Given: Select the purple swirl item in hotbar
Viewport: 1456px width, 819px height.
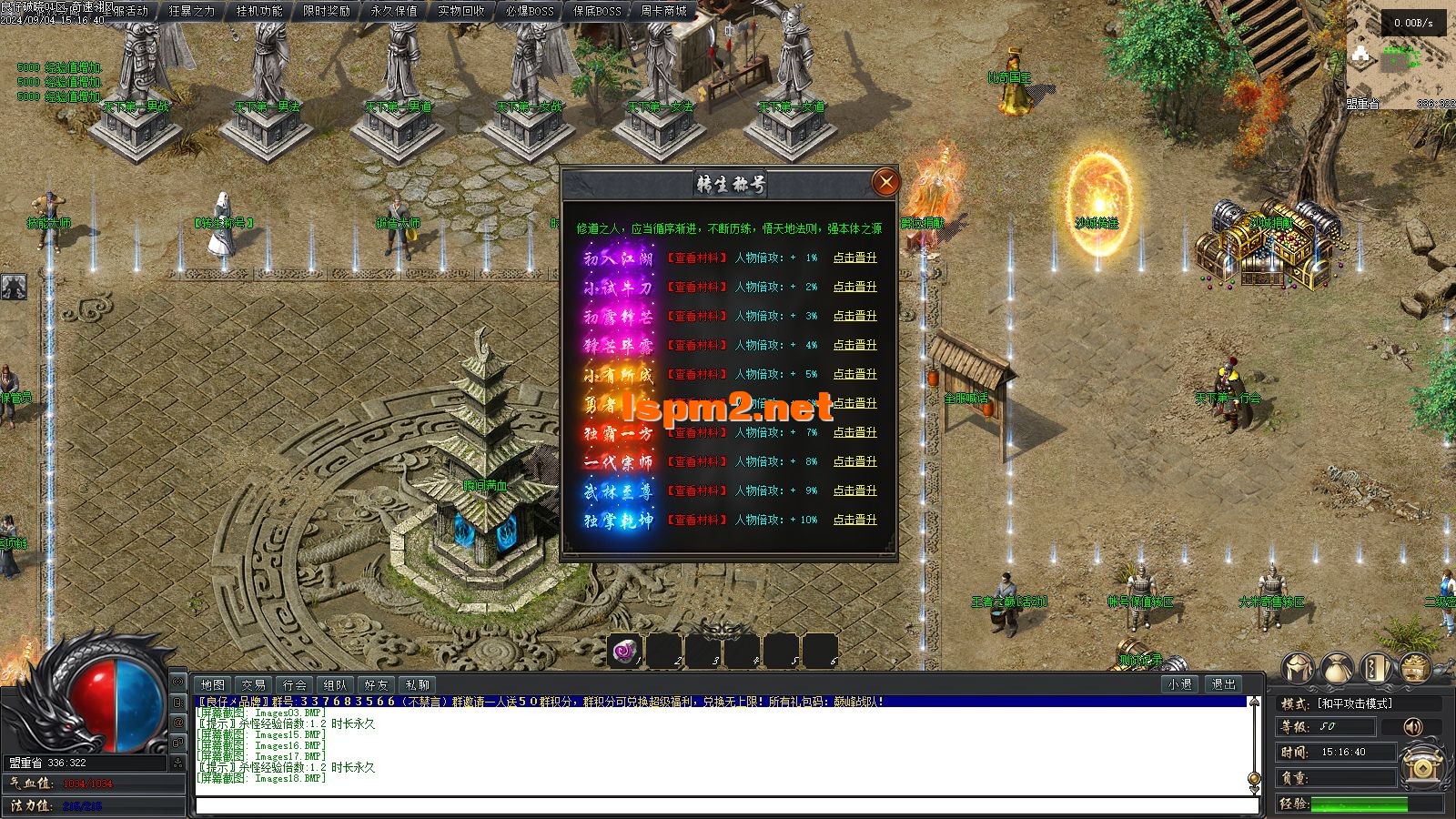Looking at the screenshot, I should coord(624,651).
